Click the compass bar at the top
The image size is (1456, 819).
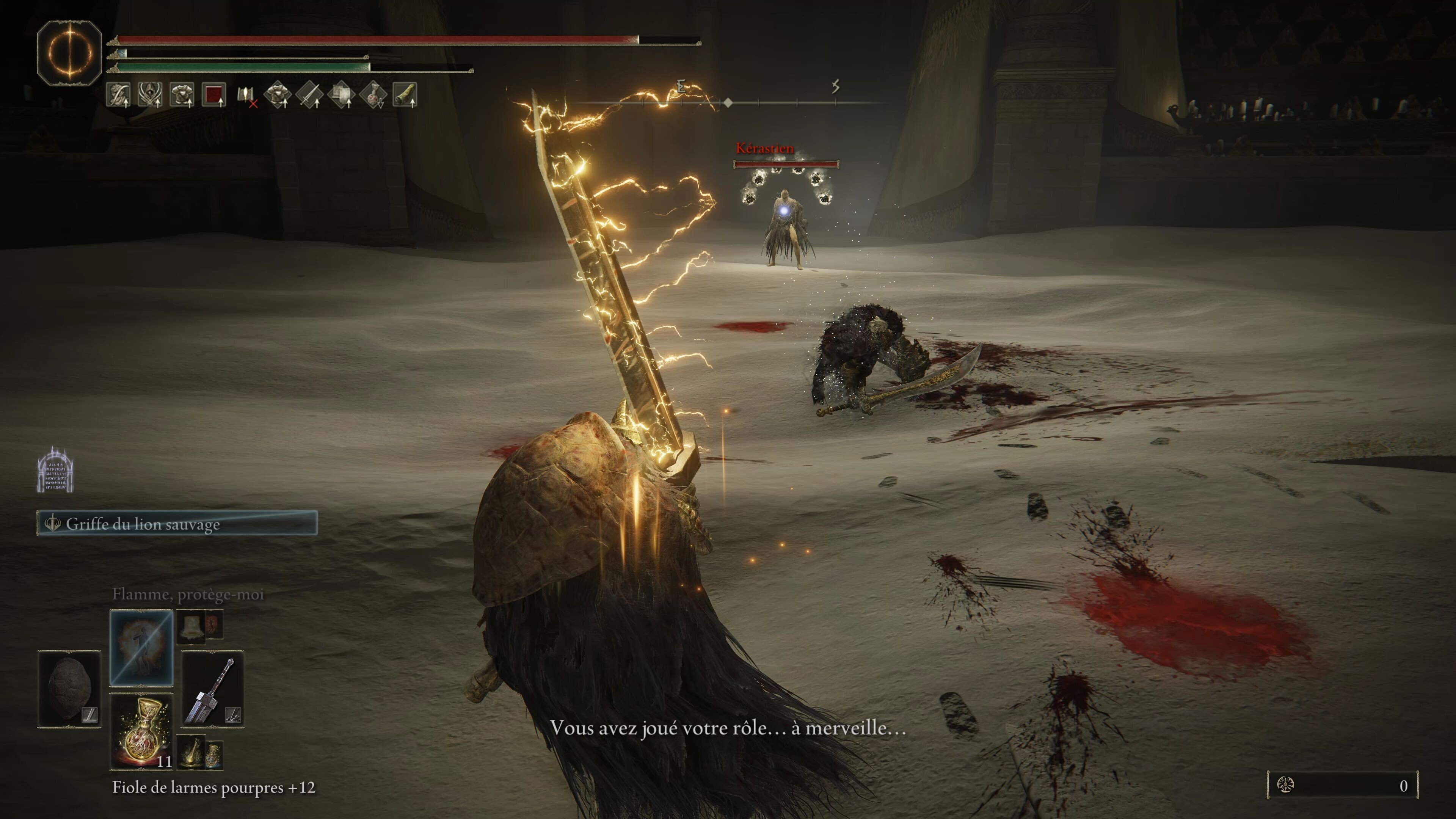(x=729, y=102)
